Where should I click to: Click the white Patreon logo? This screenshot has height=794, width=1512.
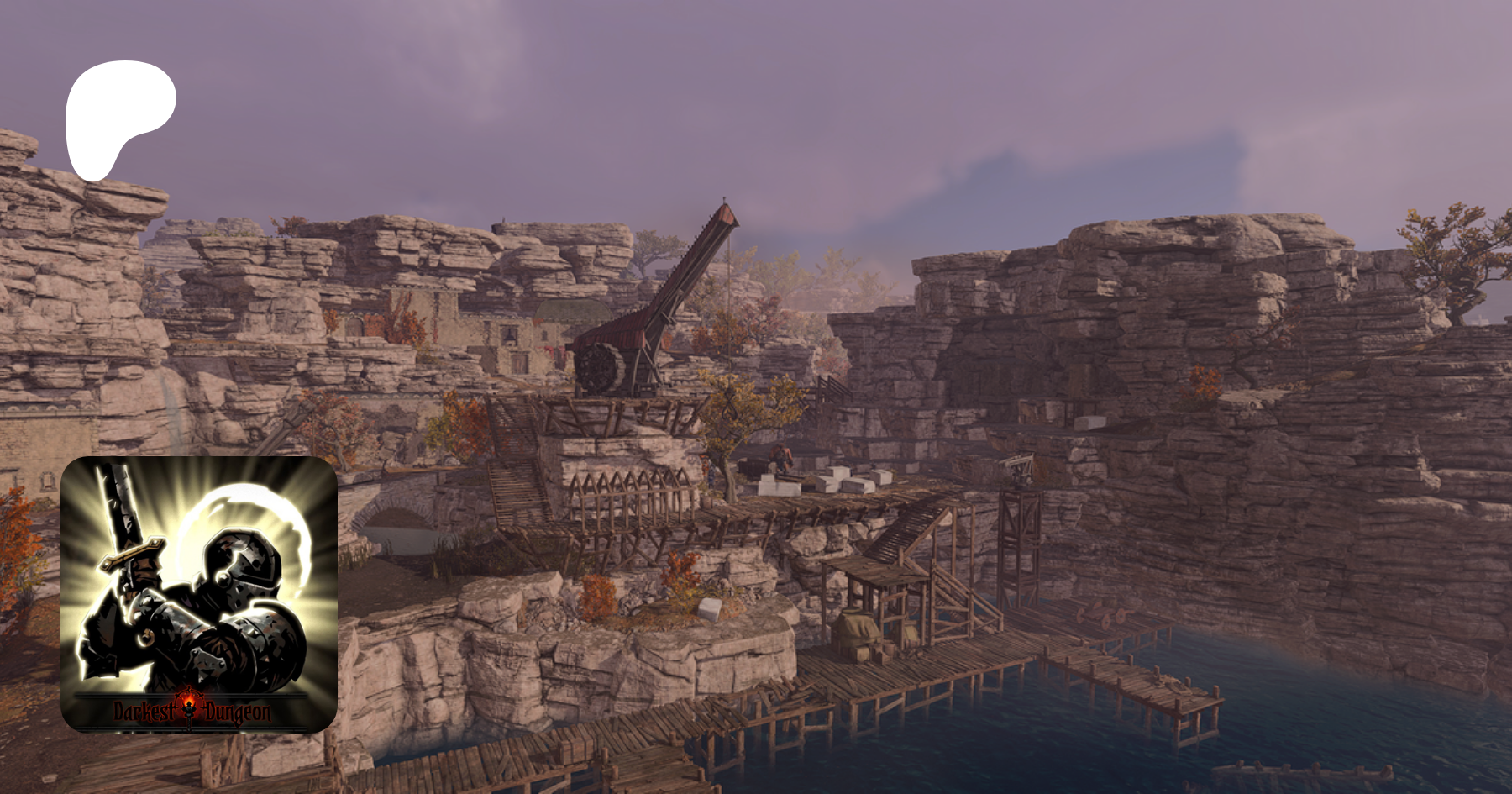(118, 113)
